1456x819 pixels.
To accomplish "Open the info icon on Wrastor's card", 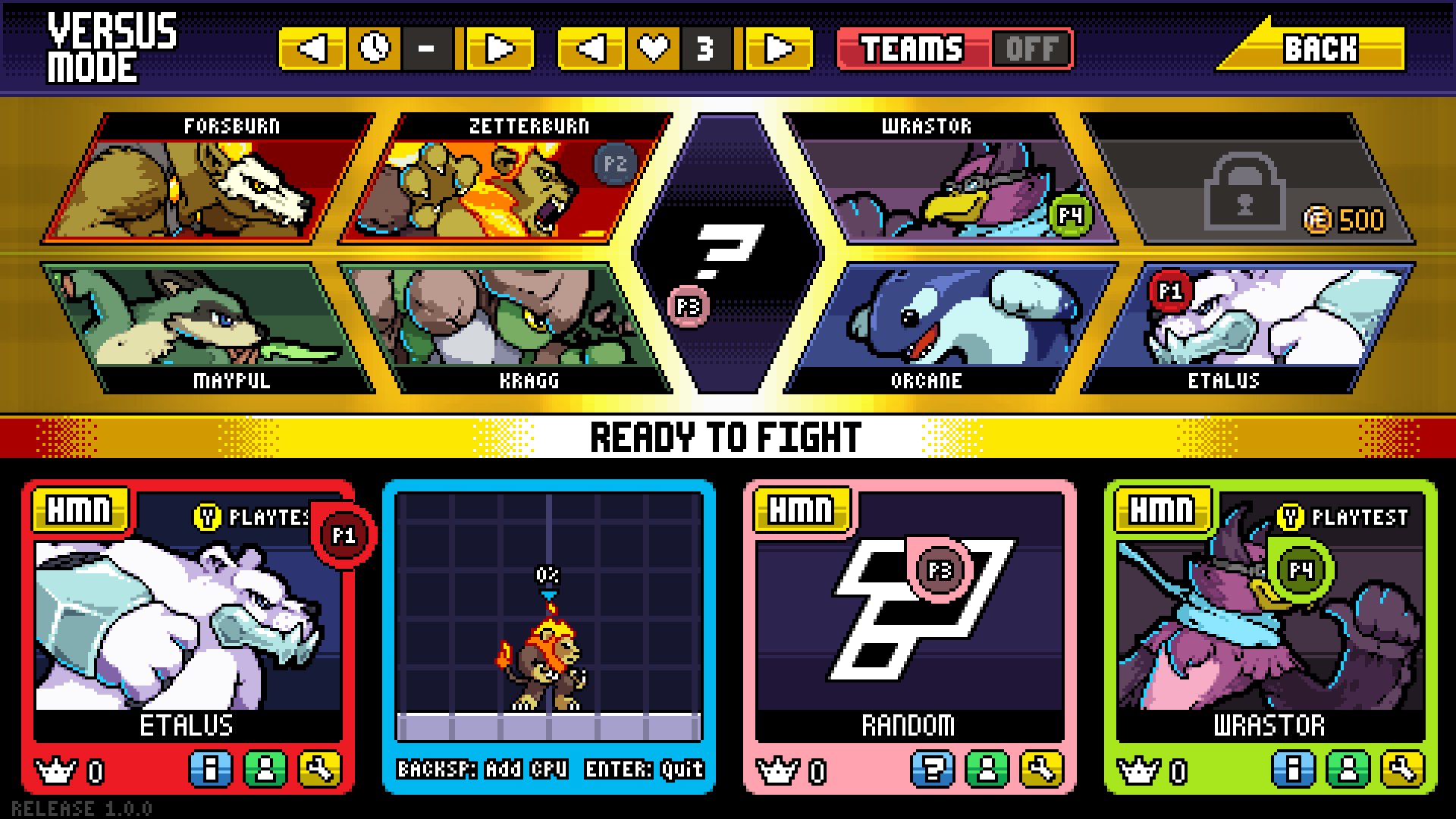I will pos(1292,767).
